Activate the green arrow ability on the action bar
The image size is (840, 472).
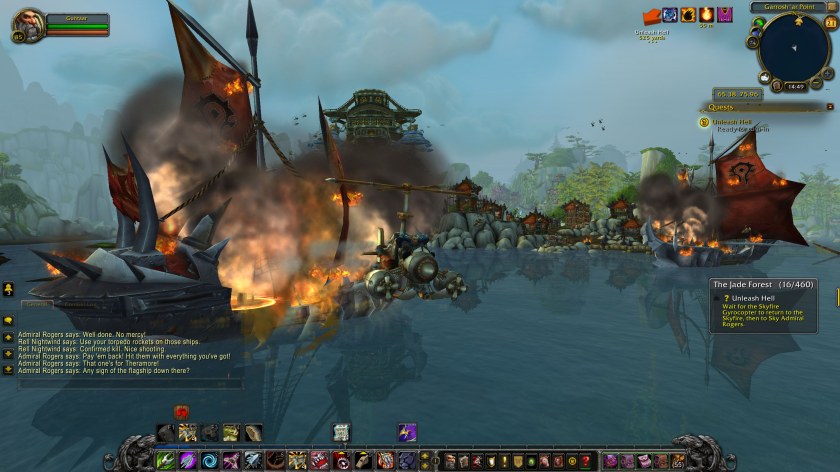167,460
